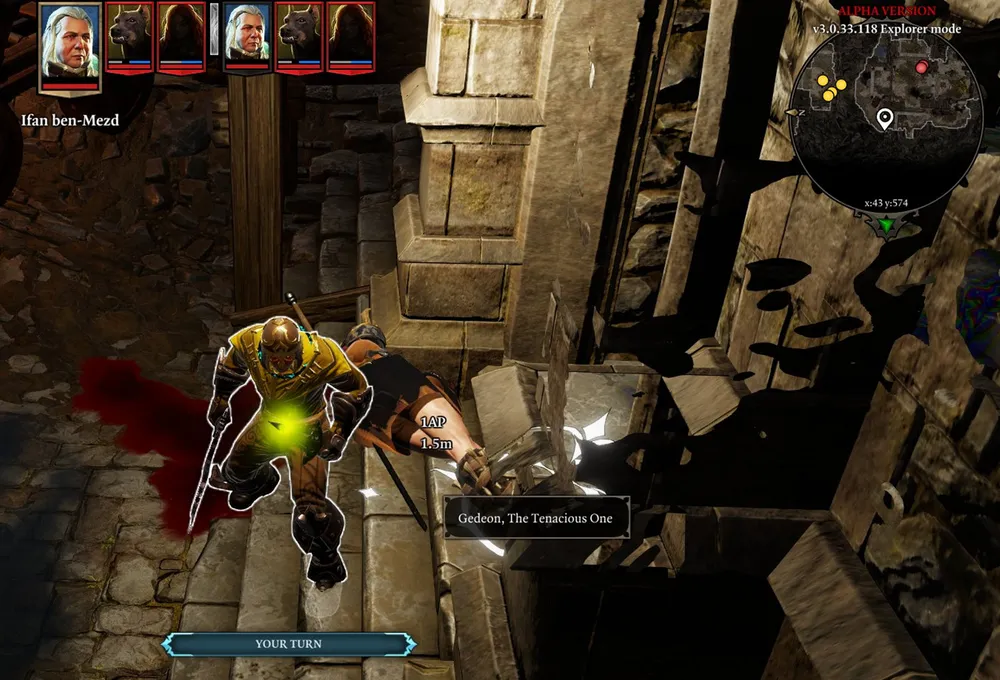Select the large Ifan ben-Mezd turn portrait
1000x680 pixels.
[70, 45]
